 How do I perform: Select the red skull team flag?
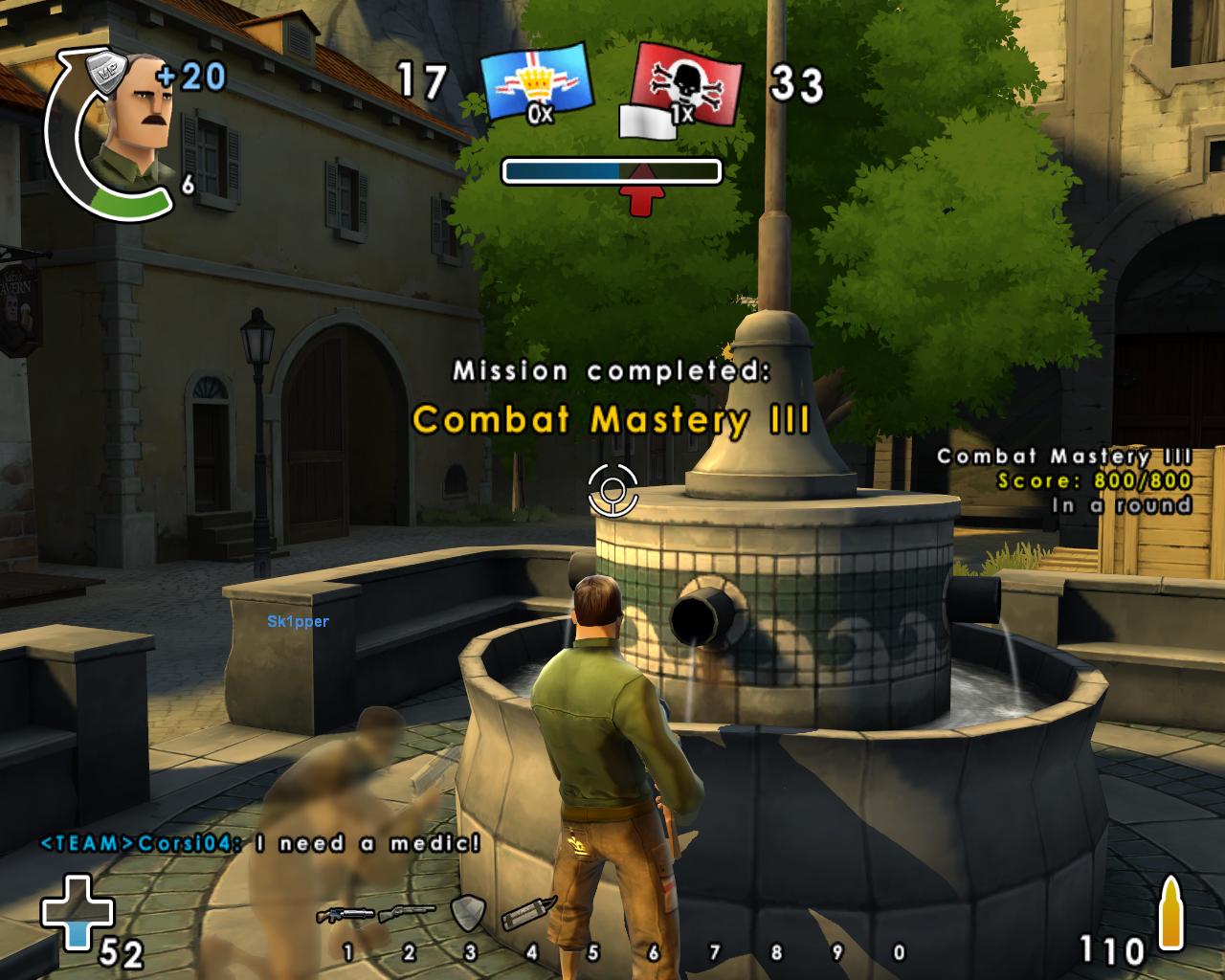click(687, 86)
